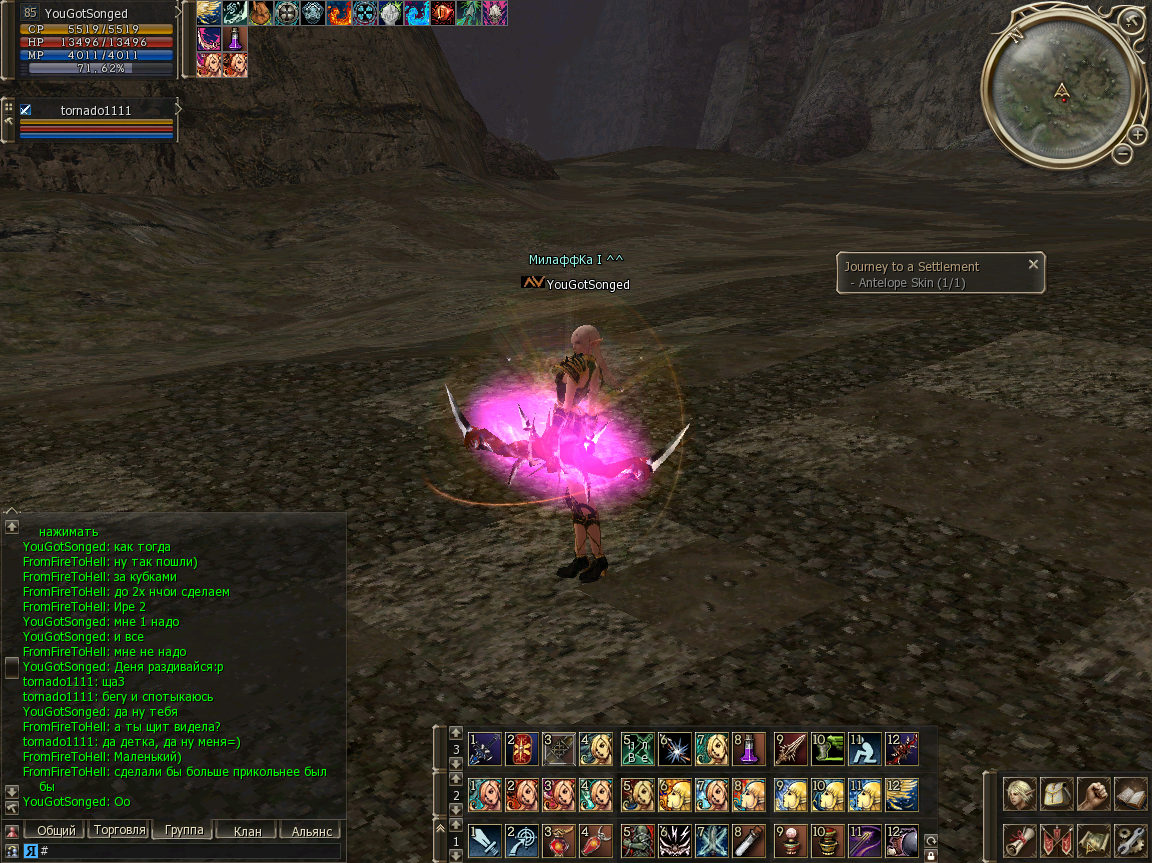Open the skills open-book icon
The image size is (1152, 863).
click(1130, 794)
